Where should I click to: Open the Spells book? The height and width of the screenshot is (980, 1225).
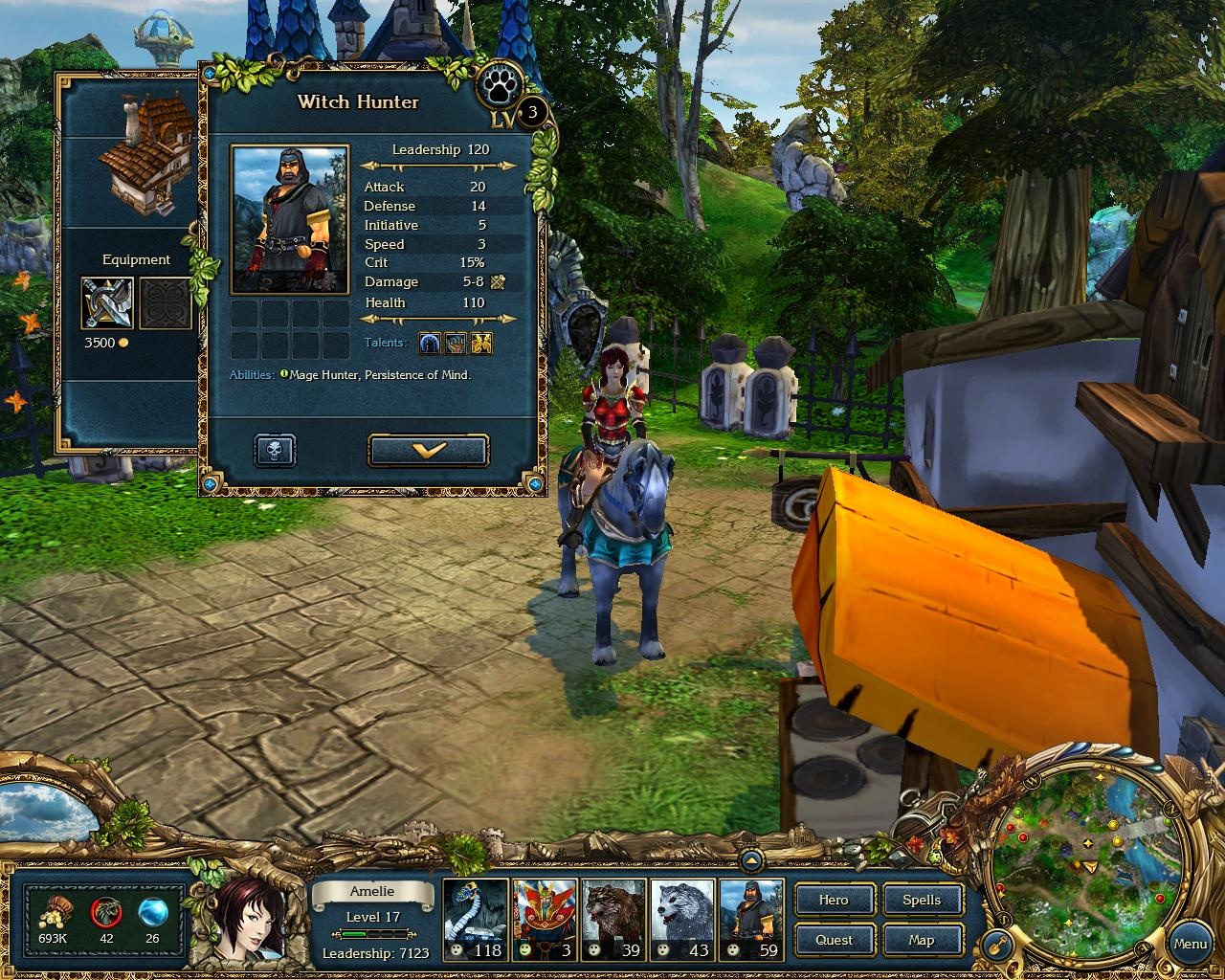pos(923,900)
